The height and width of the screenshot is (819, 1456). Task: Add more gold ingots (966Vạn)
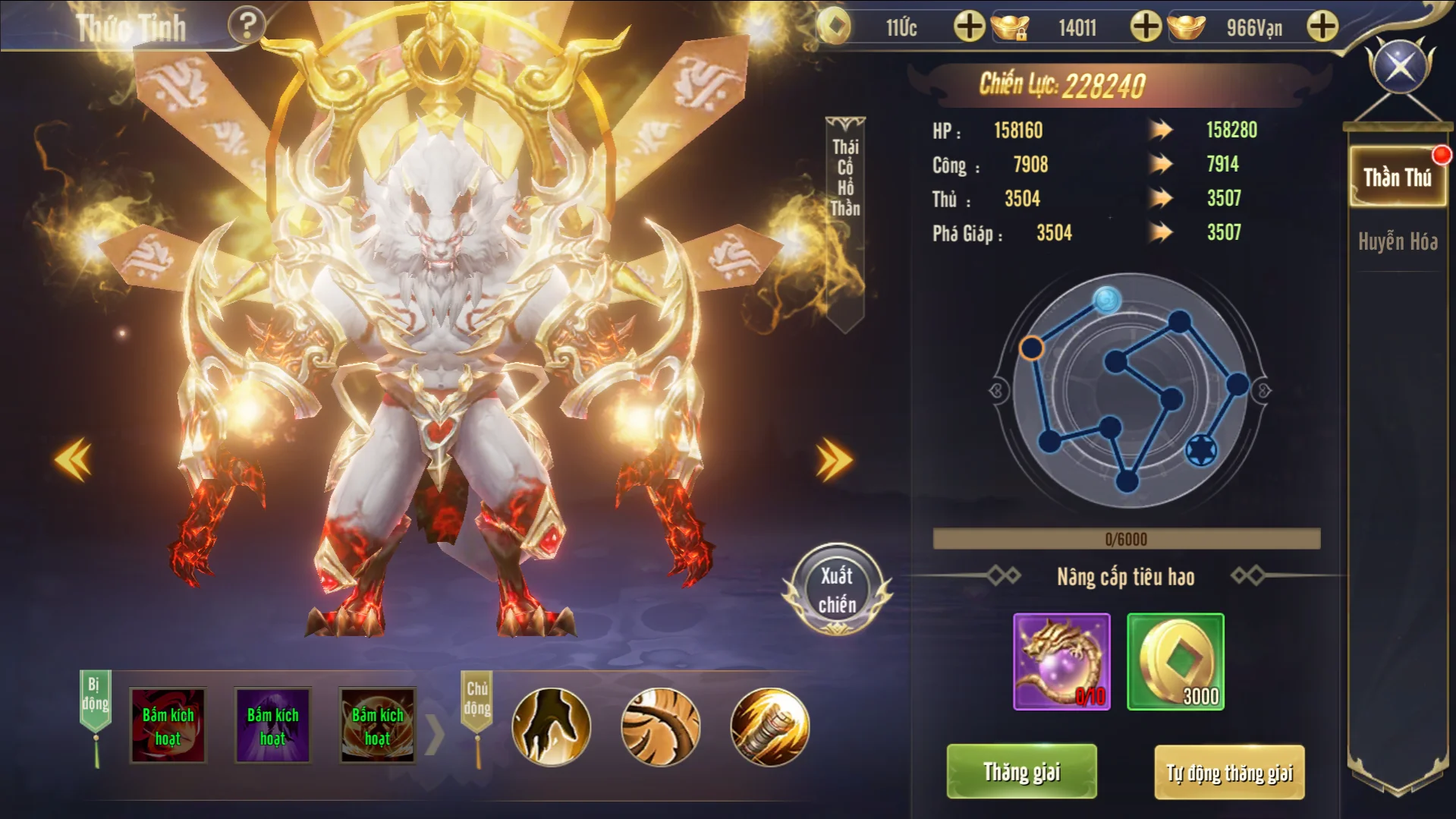(x=1322, y=27)
